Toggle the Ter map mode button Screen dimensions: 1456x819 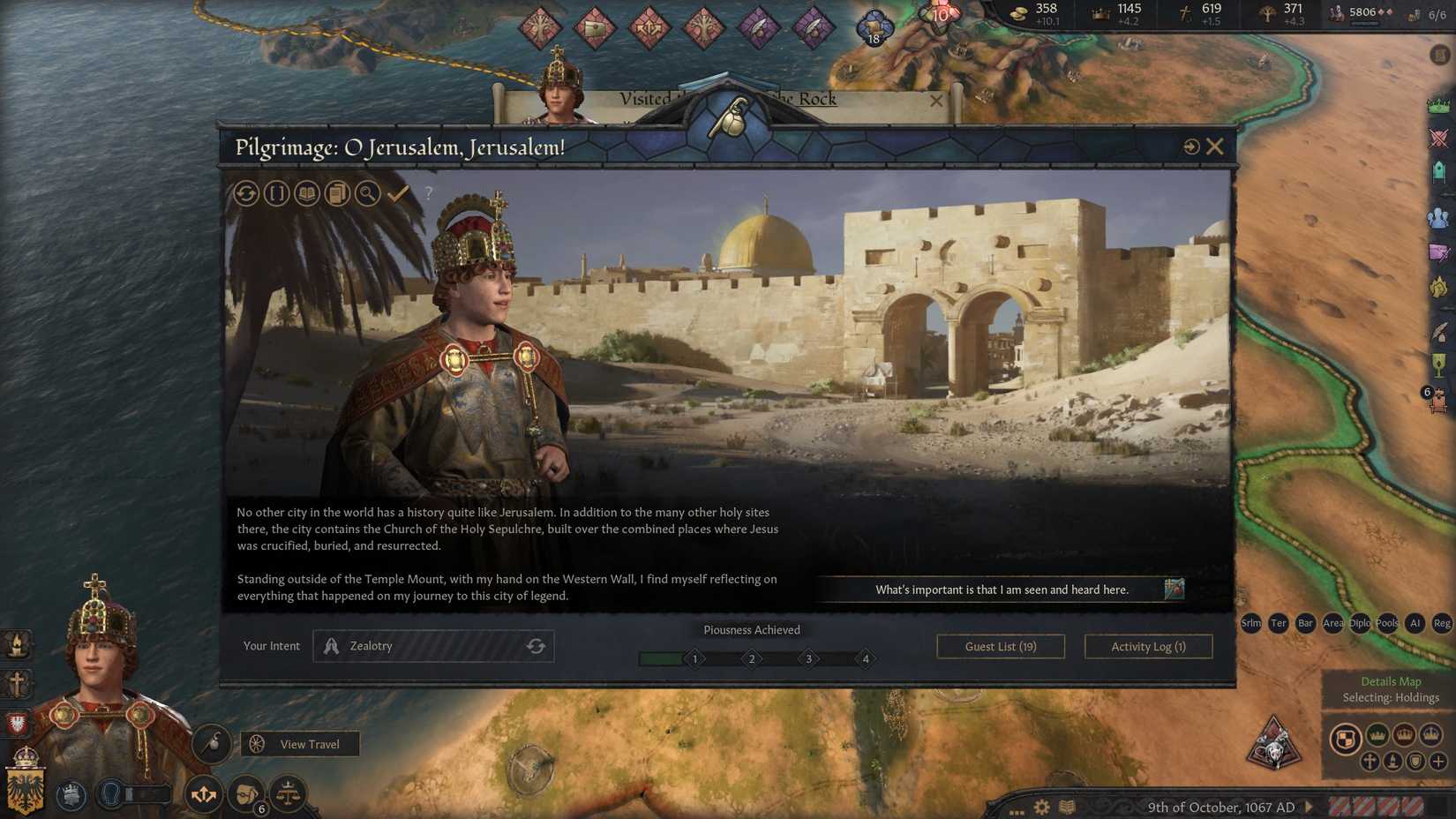pos(1278,623)
